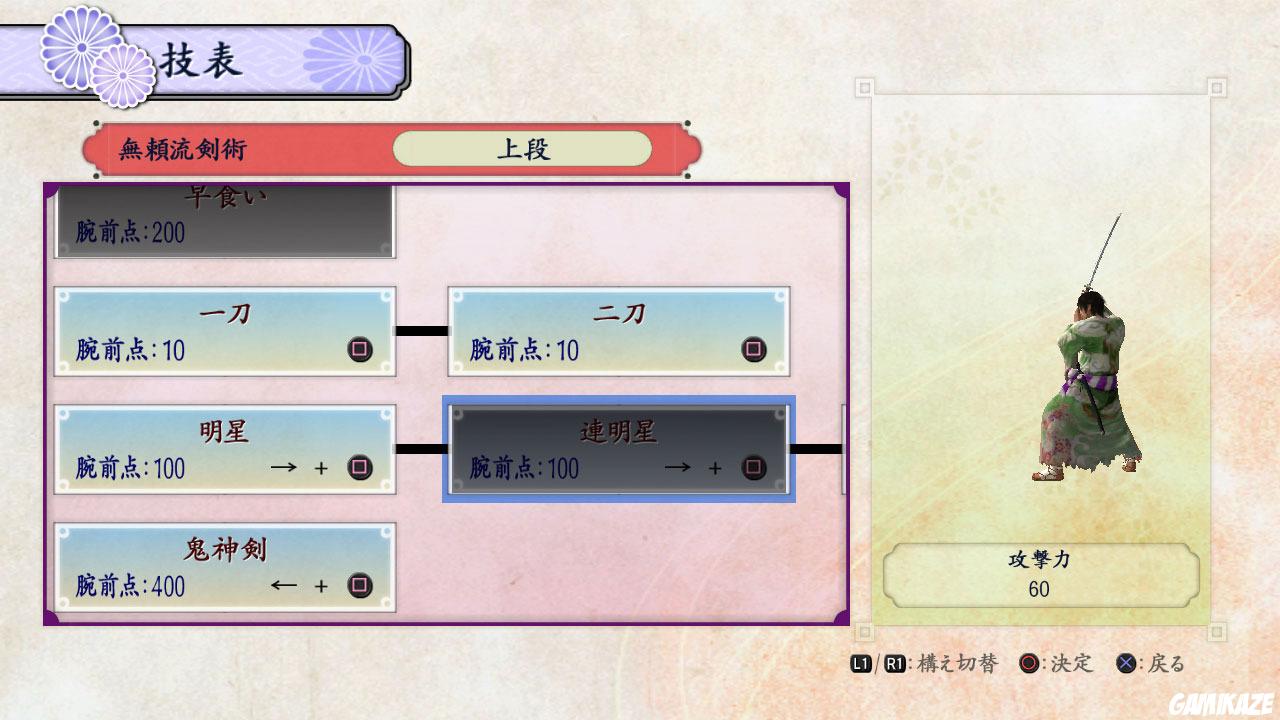Toggle the plus input icon on 連明星
This screenshot has width=1280, height=720.
click(714, 468)
